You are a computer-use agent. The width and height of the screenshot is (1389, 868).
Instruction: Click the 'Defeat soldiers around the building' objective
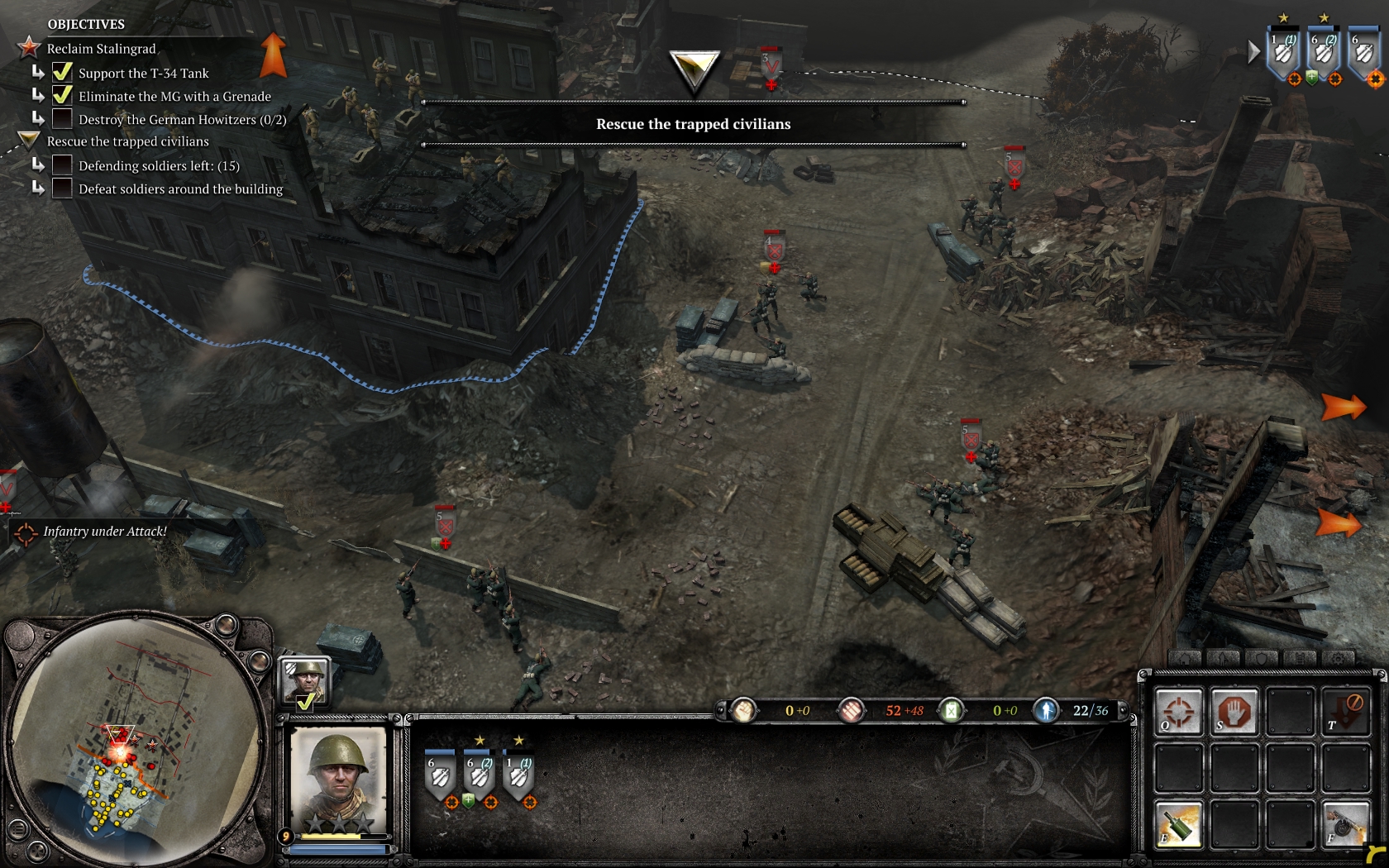180,189
